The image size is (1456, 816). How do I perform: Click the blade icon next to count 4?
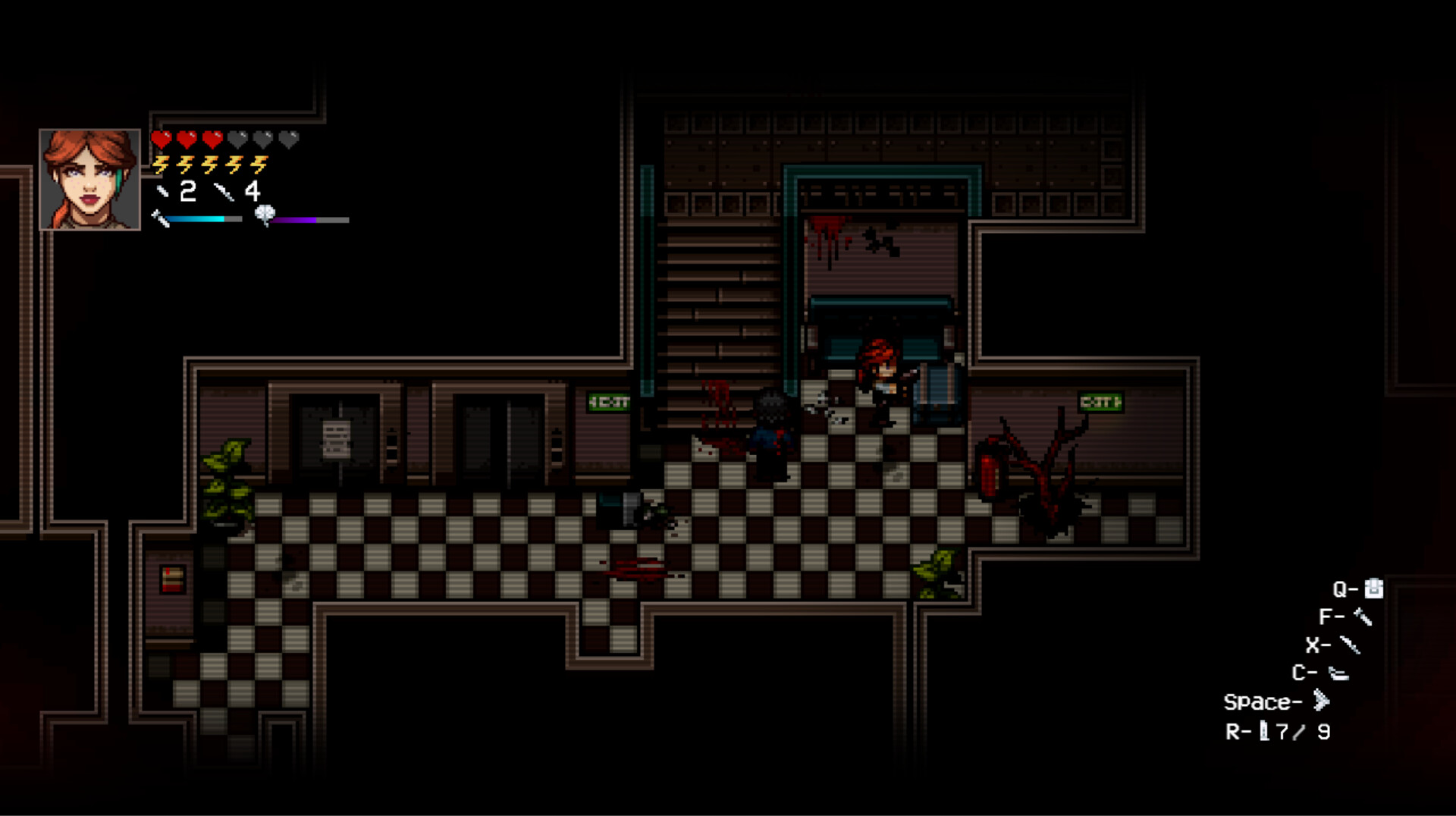(x=224, y=193)
